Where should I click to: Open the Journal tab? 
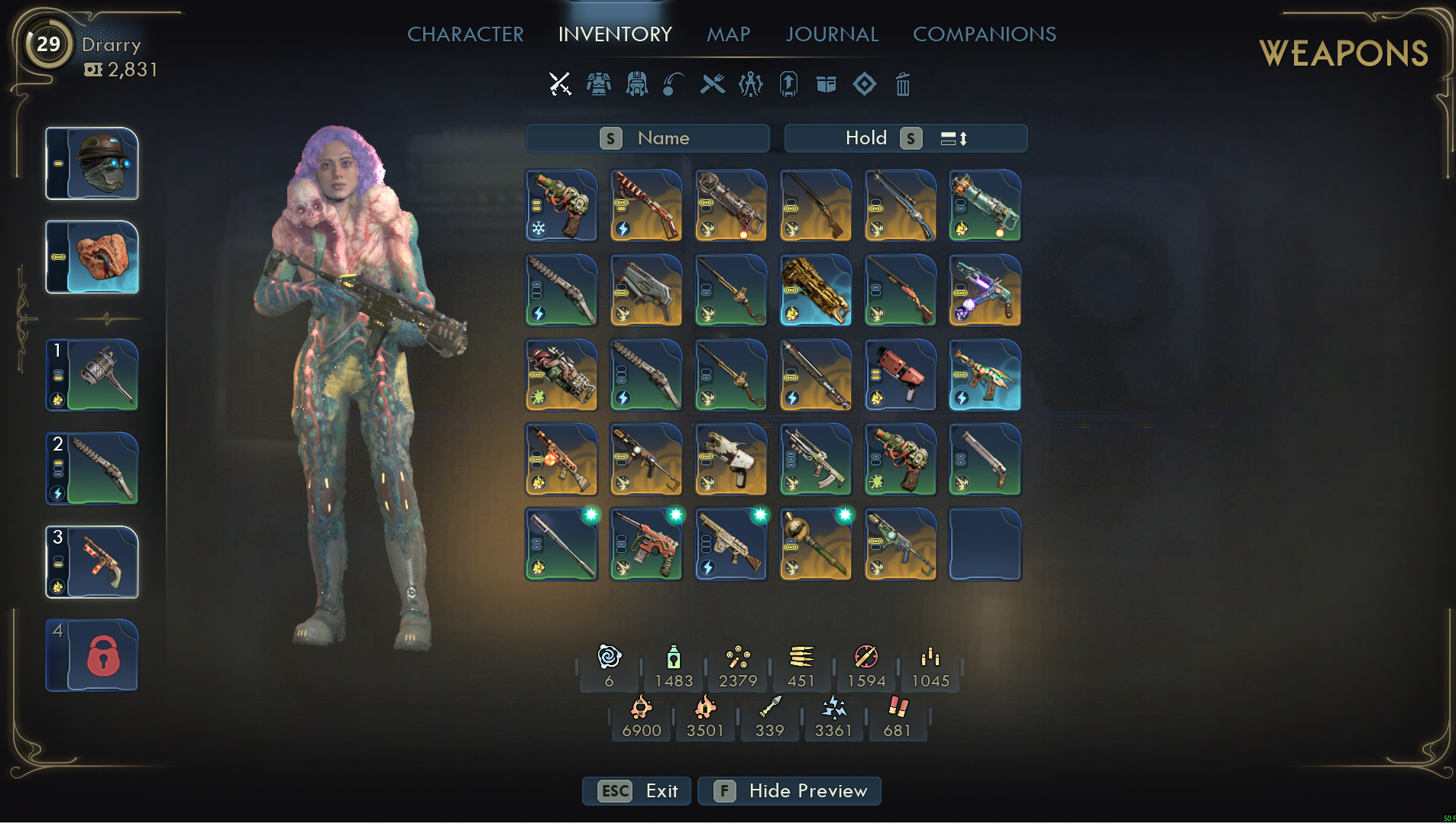832,34
